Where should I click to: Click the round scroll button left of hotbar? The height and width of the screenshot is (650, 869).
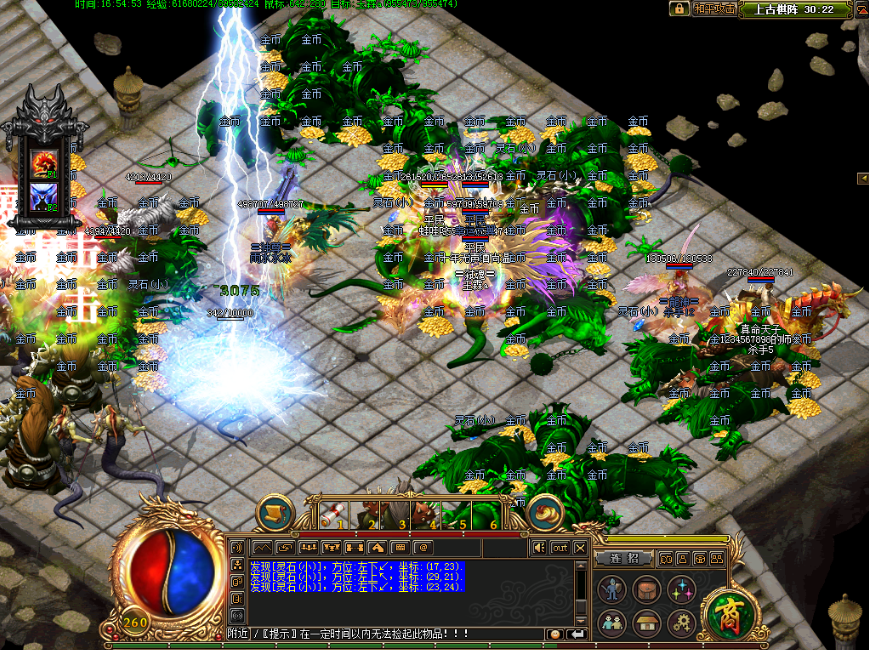click(274, 512)
